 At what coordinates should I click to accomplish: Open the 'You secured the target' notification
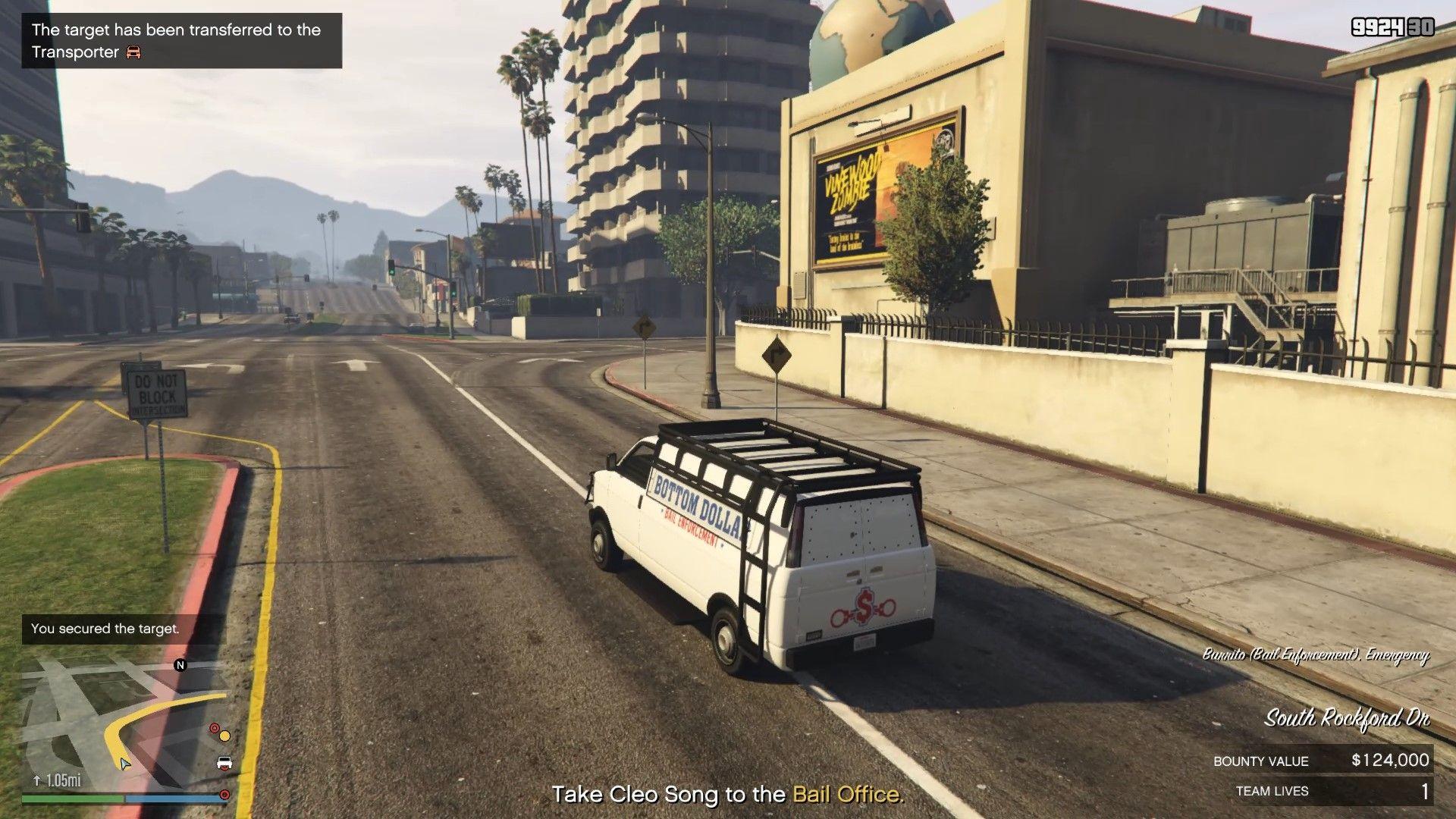point(105,628)
